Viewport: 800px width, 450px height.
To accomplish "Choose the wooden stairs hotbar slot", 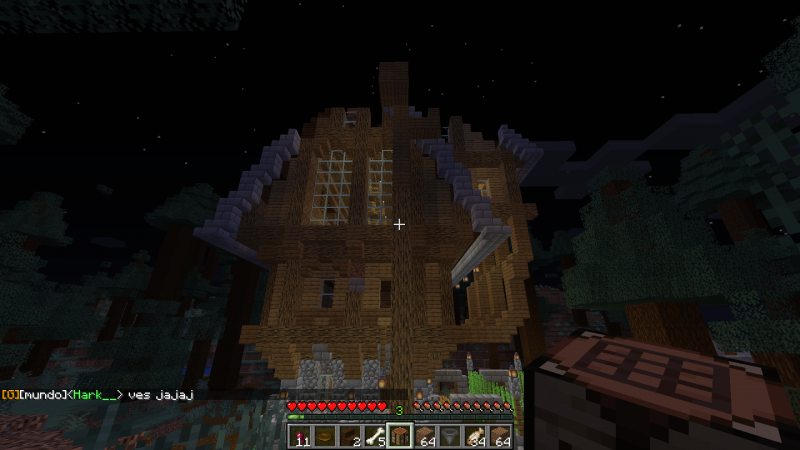I will [x=350, y=436].
